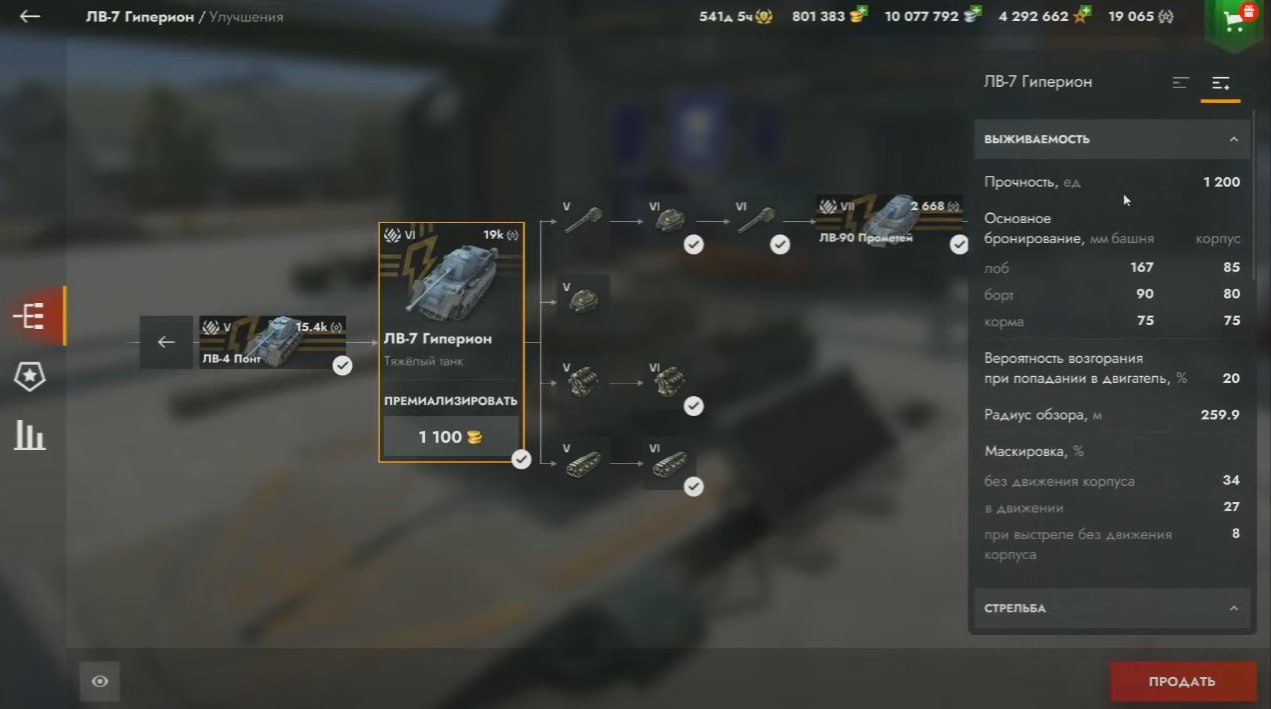Collapse the Выживаемость section

(1233, 140)
